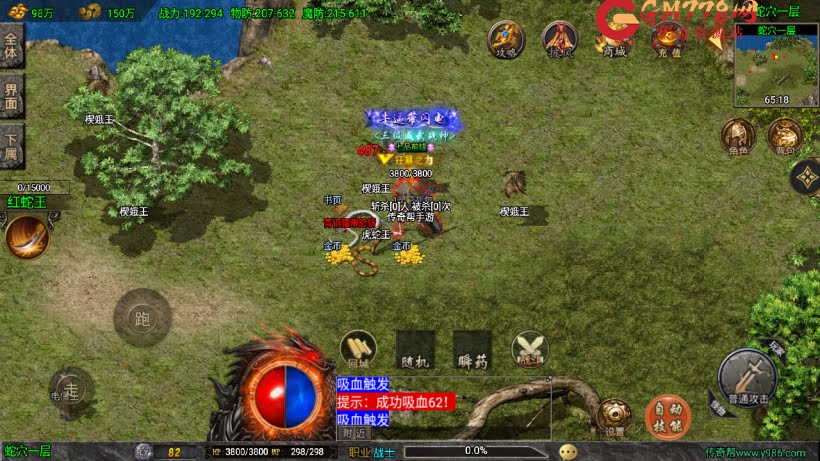
Task: Open the 商城 shop
Action: click(x=614, y=40)
